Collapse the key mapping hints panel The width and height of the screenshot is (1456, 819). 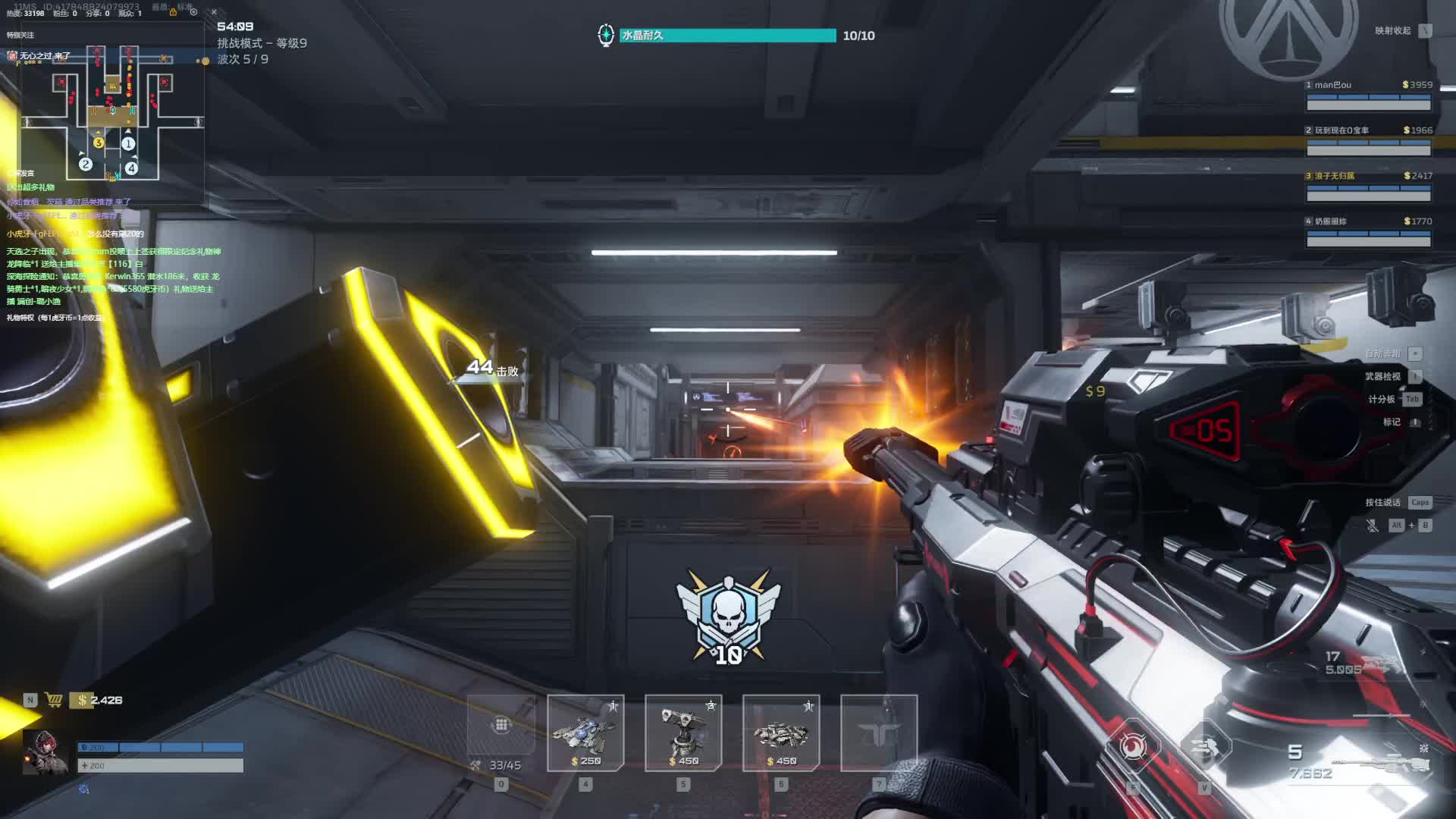point(1426,30)
